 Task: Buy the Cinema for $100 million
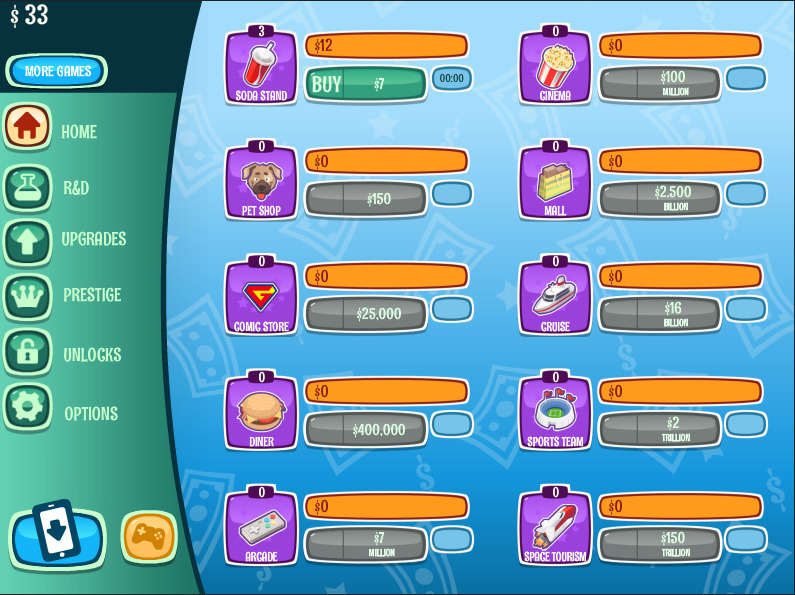(659, 84)
